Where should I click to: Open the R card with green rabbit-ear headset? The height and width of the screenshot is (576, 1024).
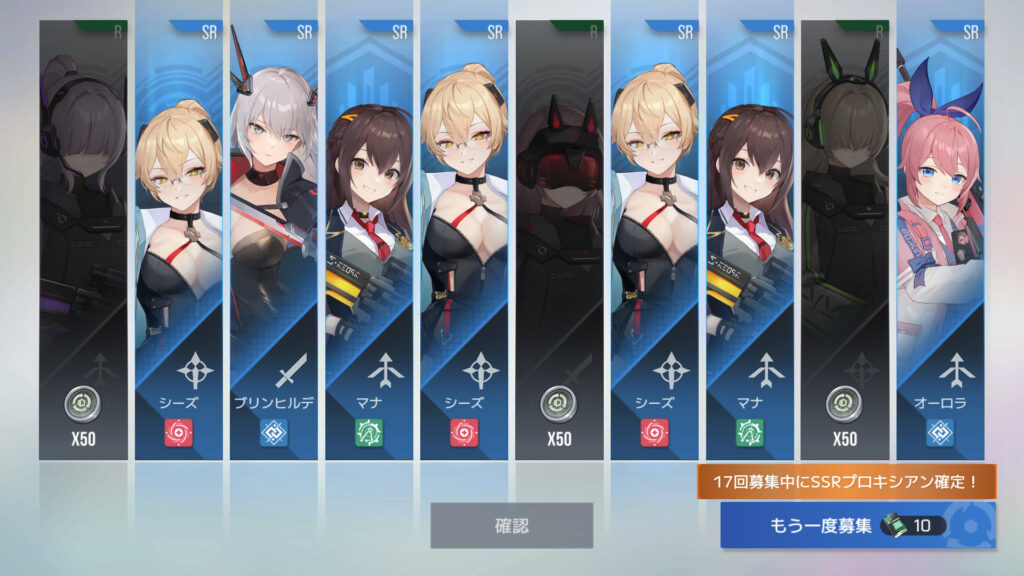coord(845,240)
